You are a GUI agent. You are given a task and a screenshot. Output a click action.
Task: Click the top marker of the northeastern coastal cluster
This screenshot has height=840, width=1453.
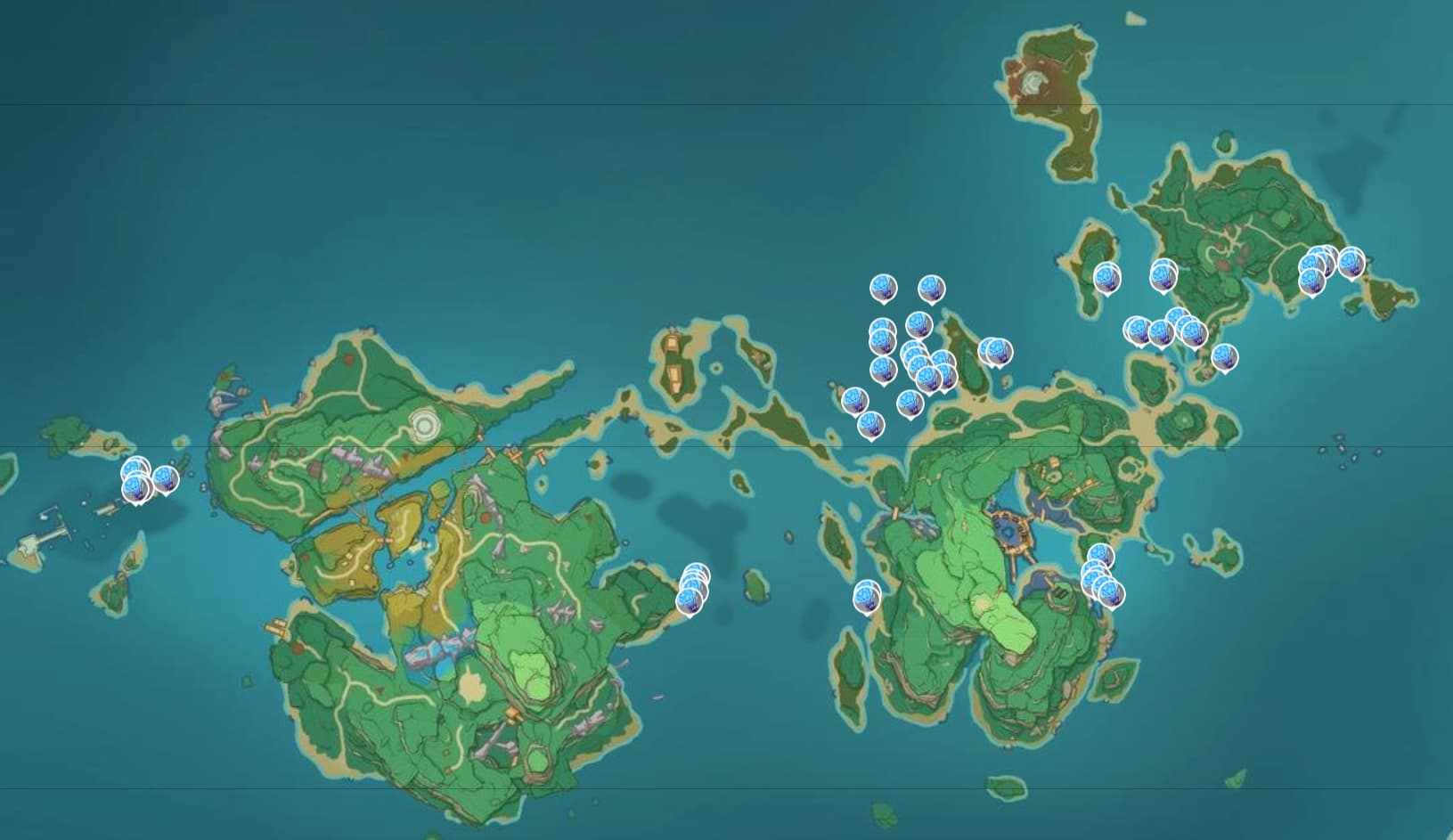tap(1176, 314)
